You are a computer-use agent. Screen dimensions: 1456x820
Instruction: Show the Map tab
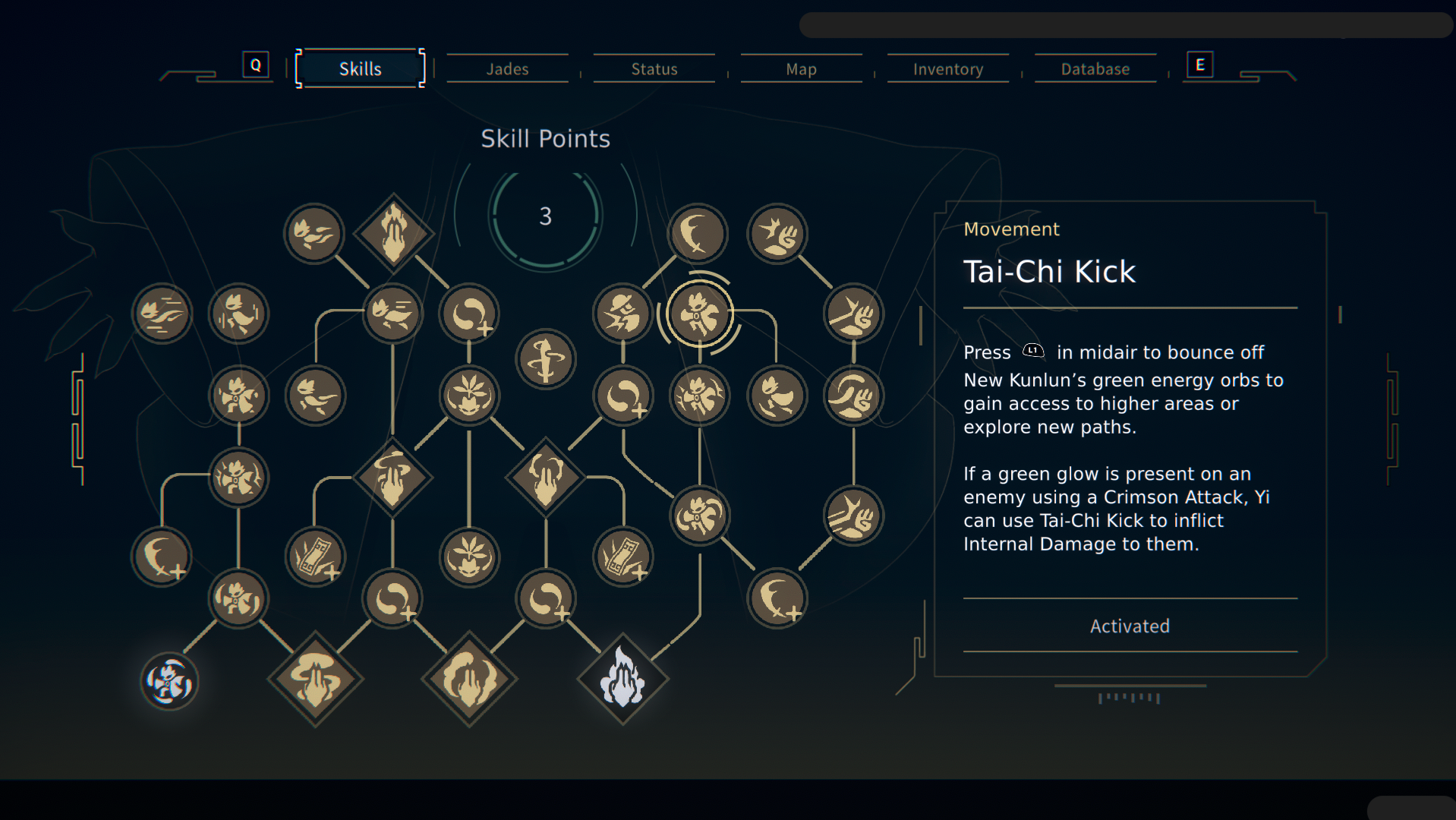pos(801,69)
